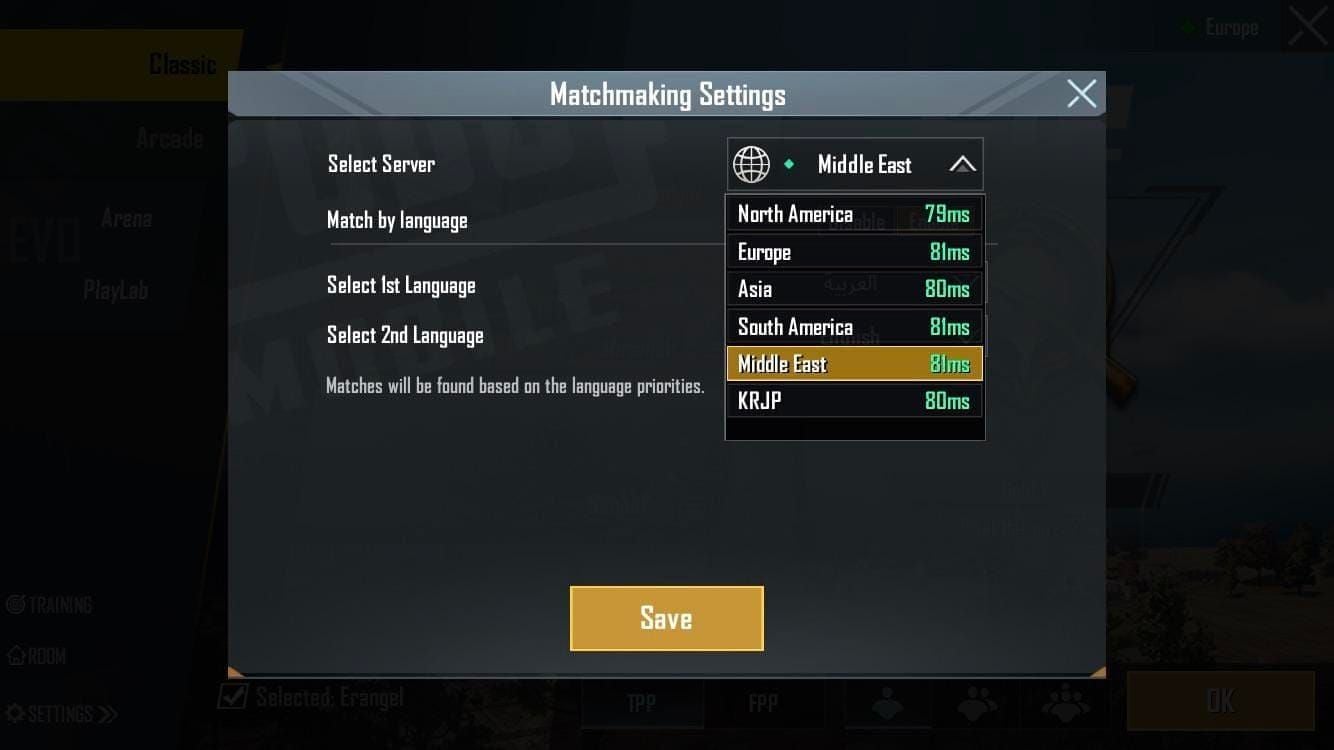The image size is (1334, 750).
Task: Select the solo player matchmaking icon
Action: click(886, 703)
